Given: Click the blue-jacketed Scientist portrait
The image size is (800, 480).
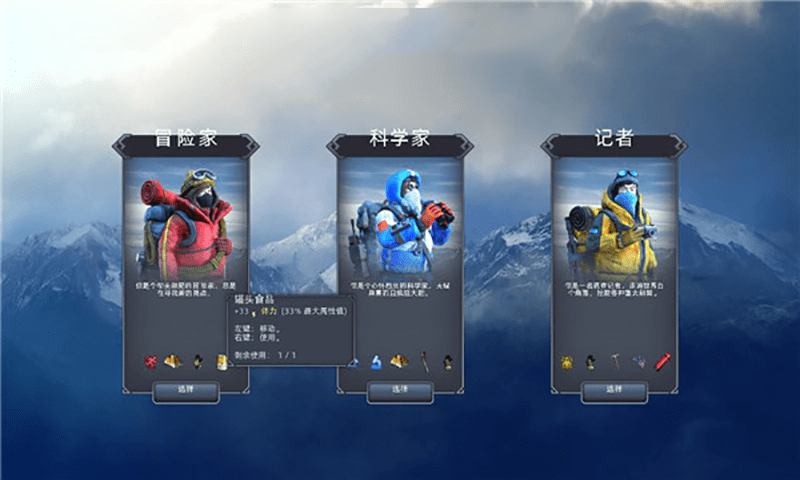Looking at the screenshot, I should (x=400, y=225).
